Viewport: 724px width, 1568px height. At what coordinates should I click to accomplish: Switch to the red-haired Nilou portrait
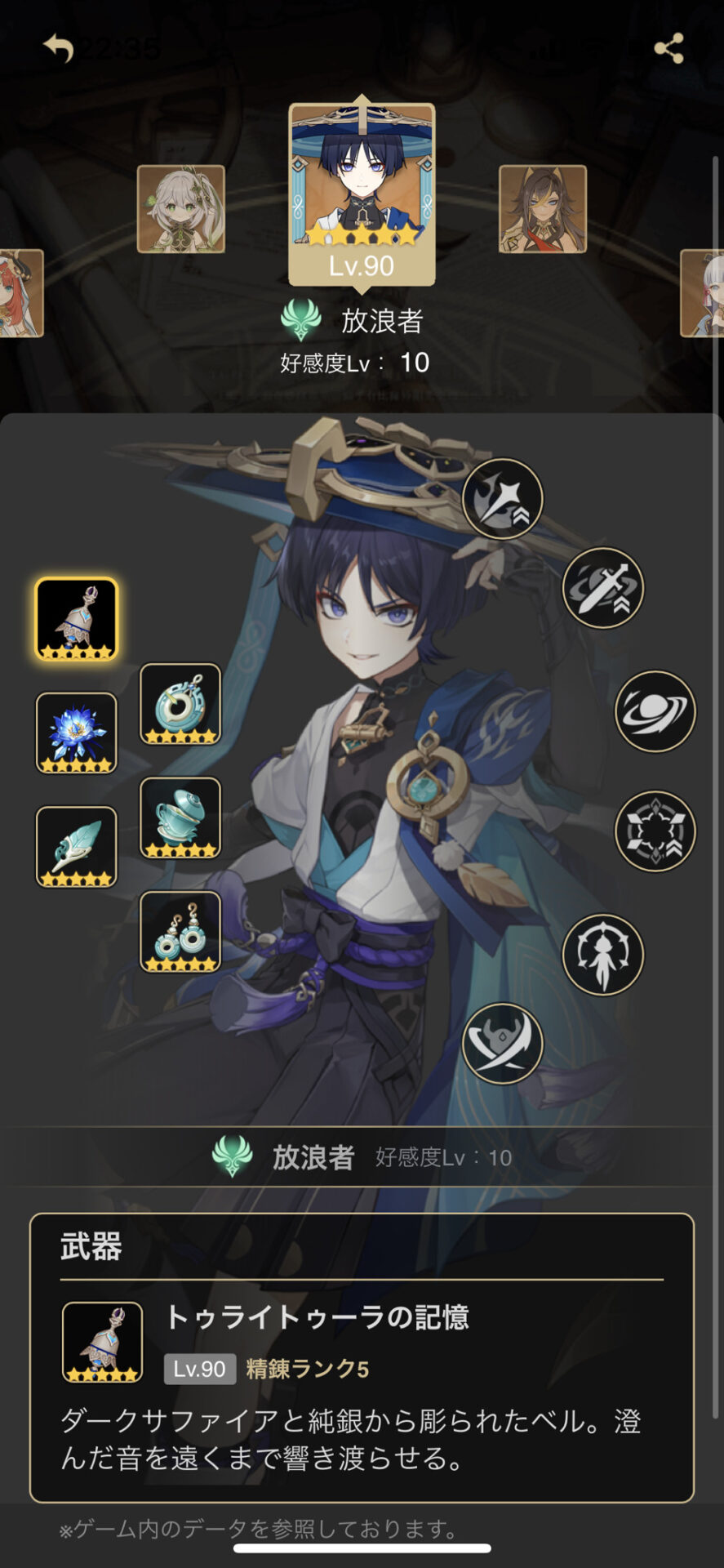click(x=20, y=293)
